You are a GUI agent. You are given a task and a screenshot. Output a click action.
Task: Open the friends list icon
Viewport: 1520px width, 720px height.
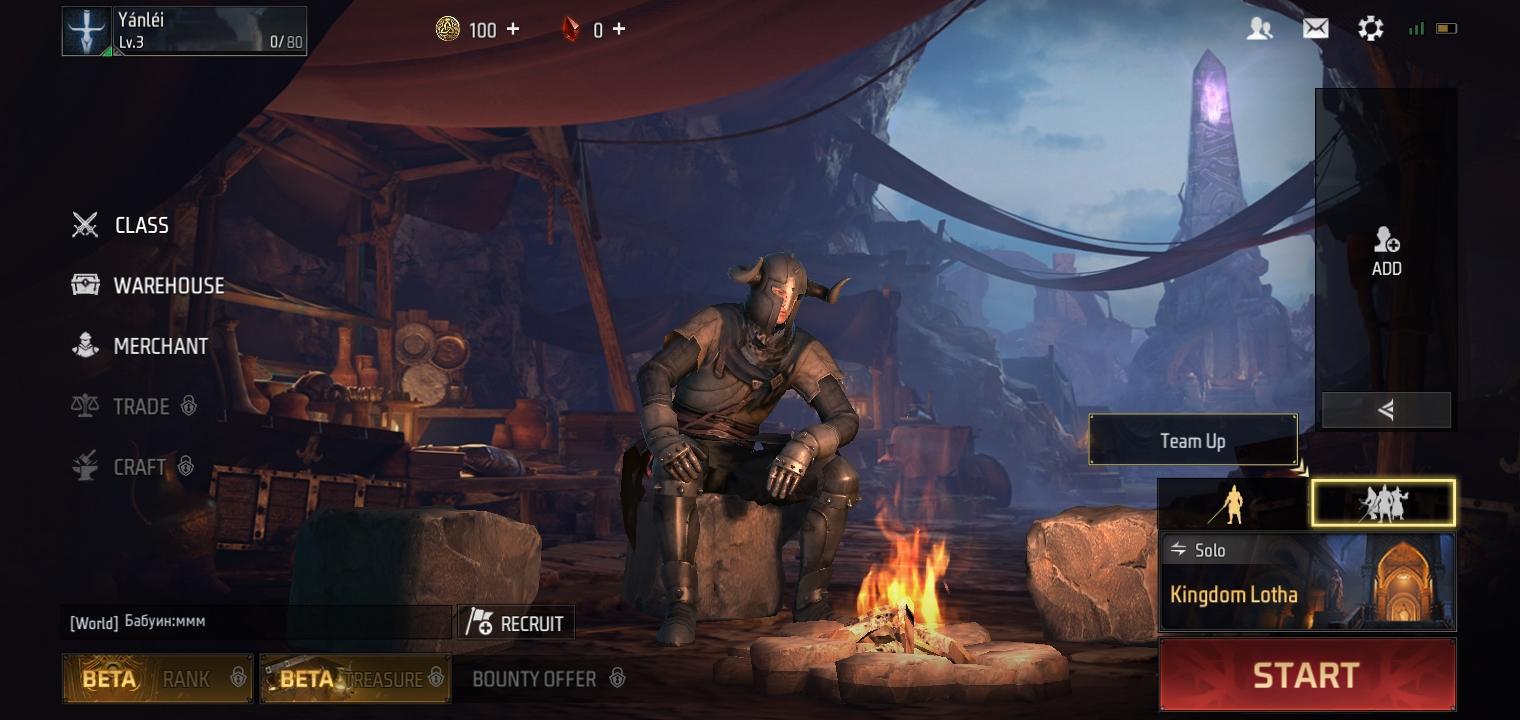[1259, 29]
